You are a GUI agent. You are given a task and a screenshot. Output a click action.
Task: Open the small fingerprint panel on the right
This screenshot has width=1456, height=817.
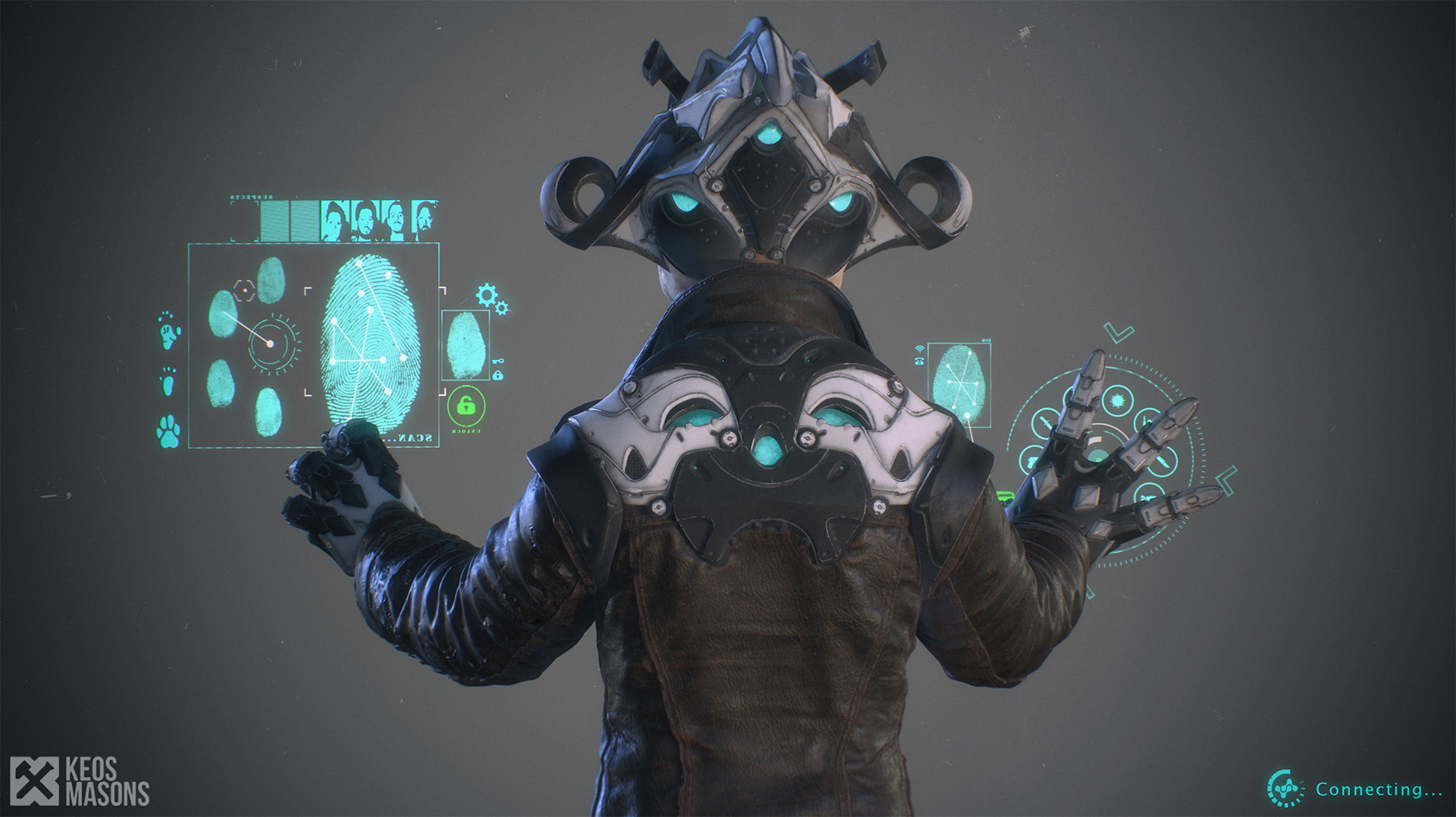click(959, 384)
